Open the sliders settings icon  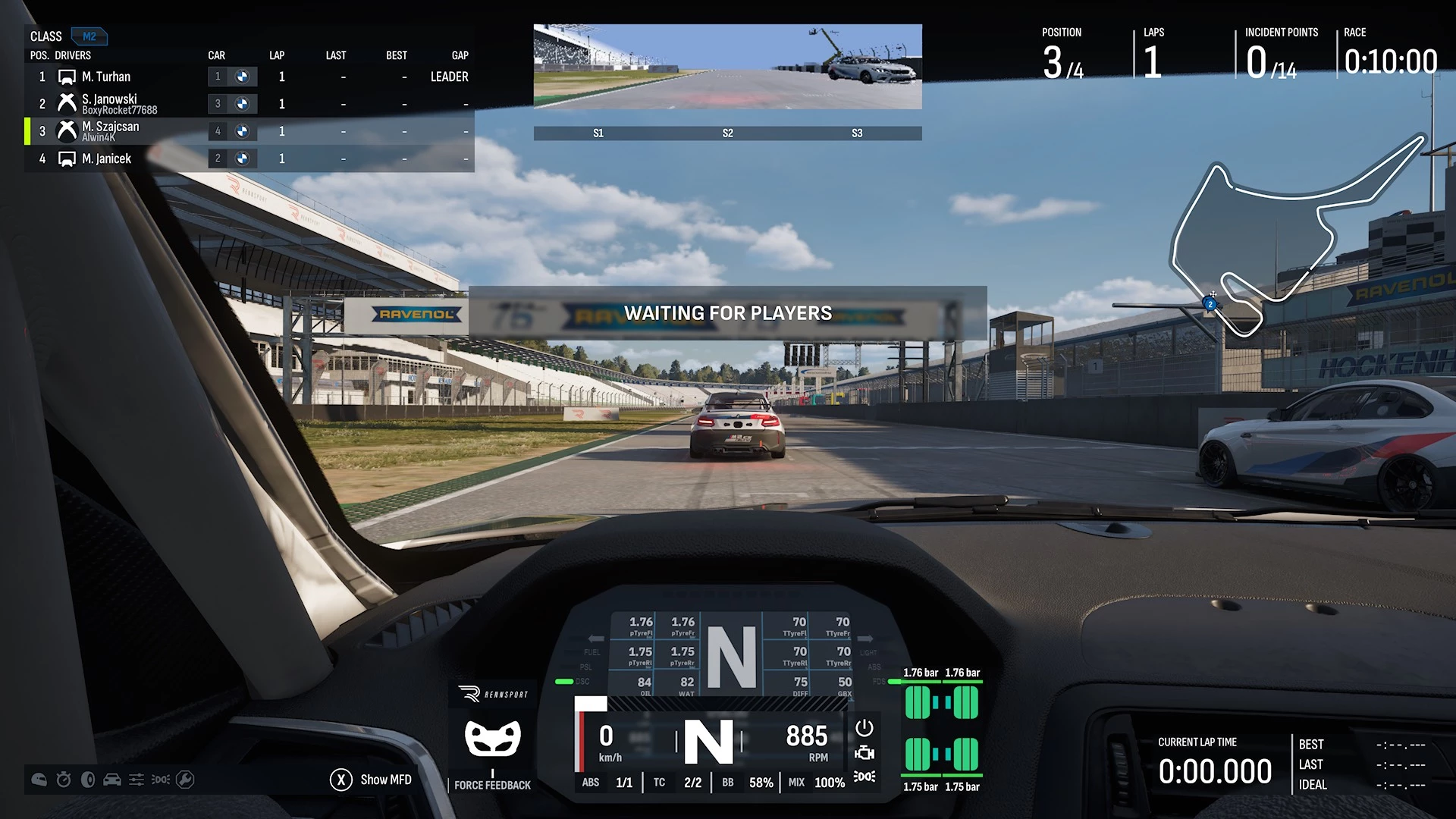[136, 780]
